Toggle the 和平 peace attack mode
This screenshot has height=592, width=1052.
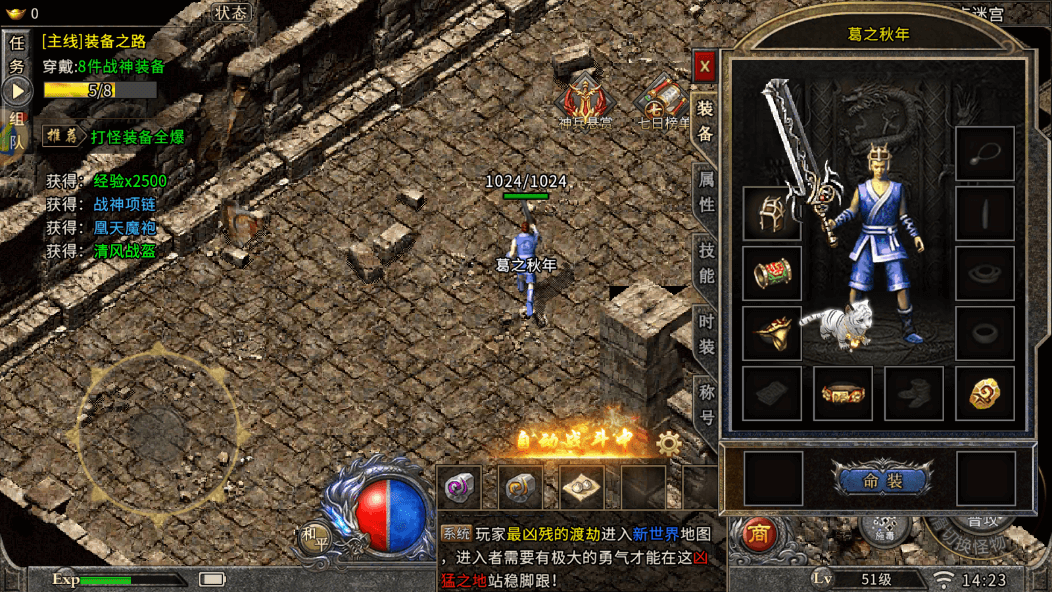312,538
